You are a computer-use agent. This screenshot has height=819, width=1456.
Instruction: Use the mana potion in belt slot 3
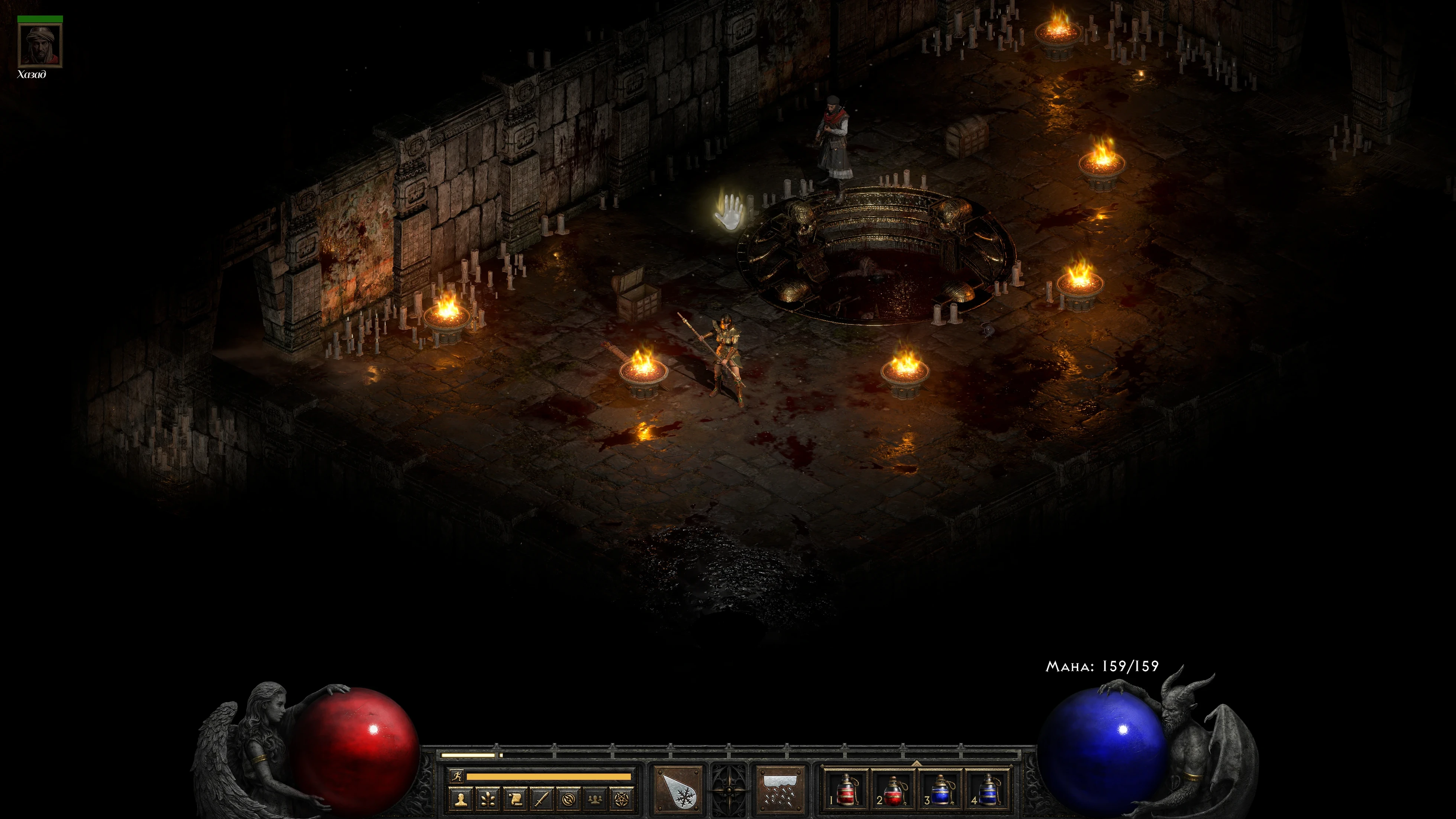[940, 789]
